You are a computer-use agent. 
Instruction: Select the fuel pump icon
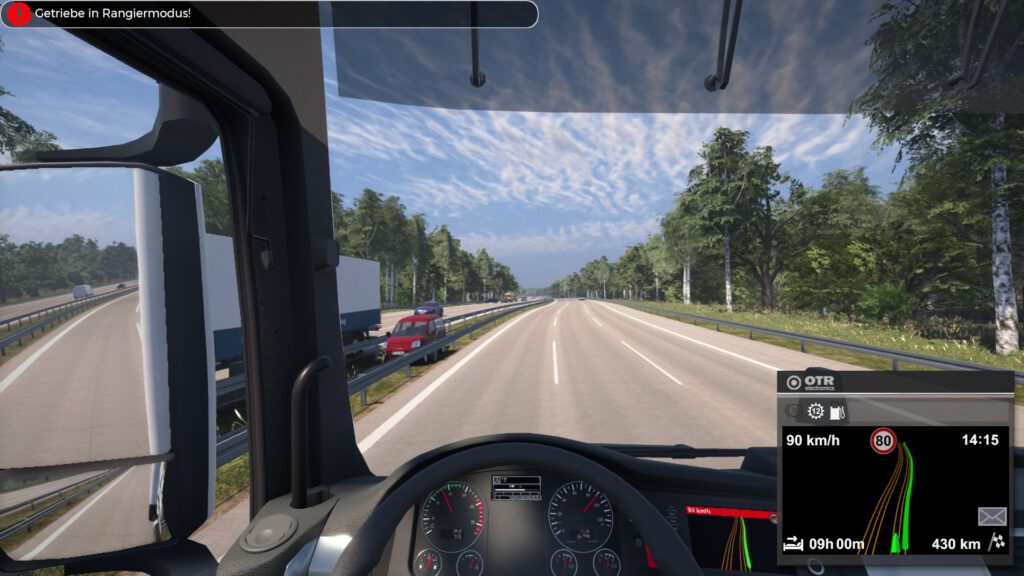click(838, 411)
